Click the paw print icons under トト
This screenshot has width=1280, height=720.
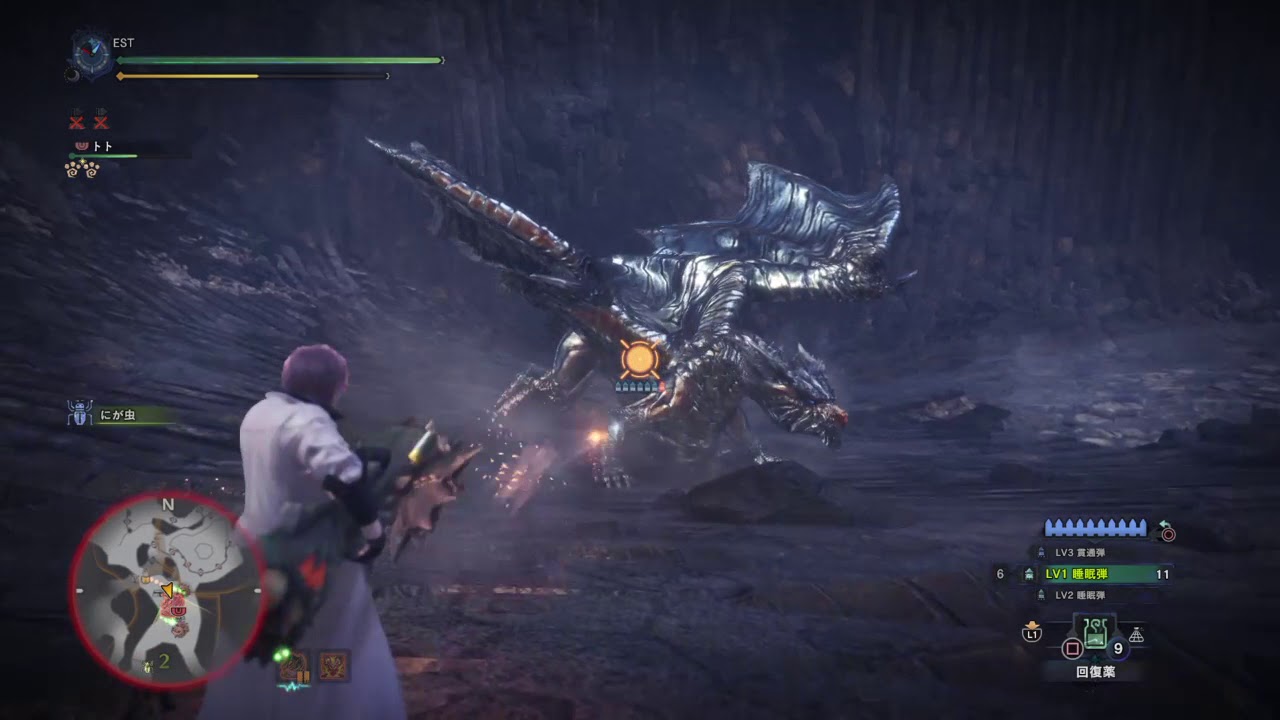coord(82,169)
